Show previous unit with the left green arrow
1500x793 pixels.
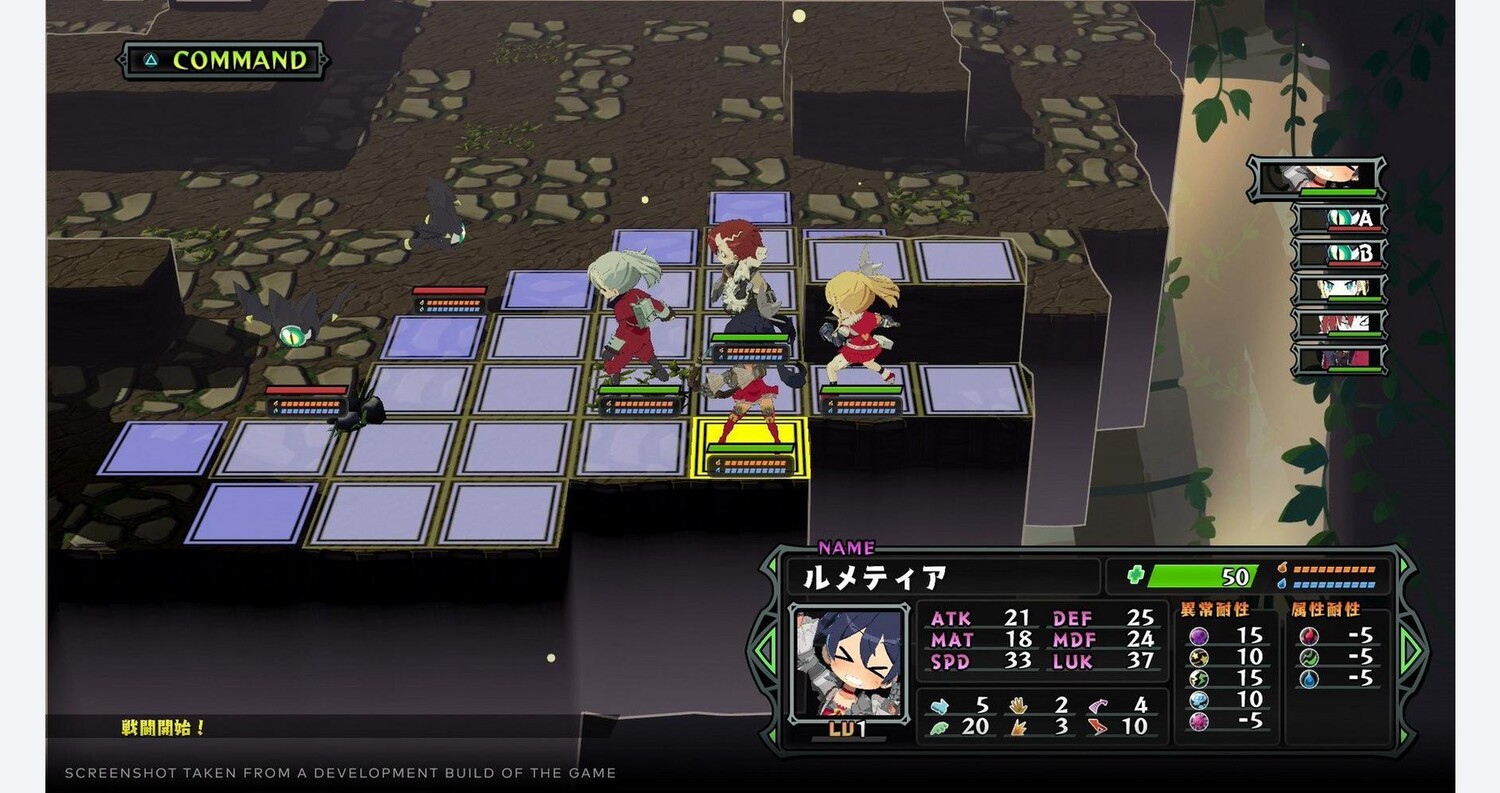tap(766, 651)
